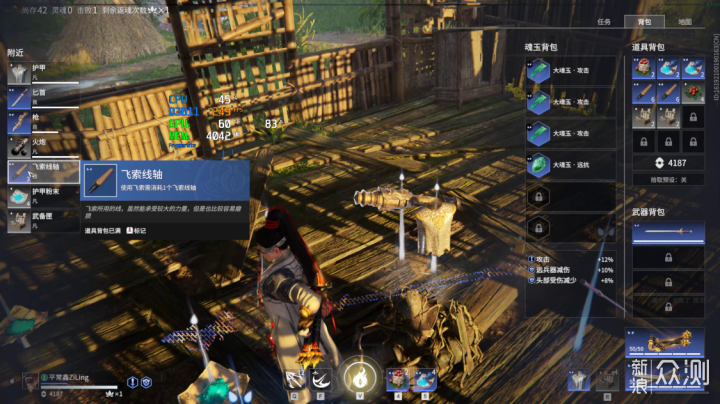This screenshot has width=720, height=404.
Task: Pick up 护甲 armor from nearby list
Action: (x=40, y=72)
